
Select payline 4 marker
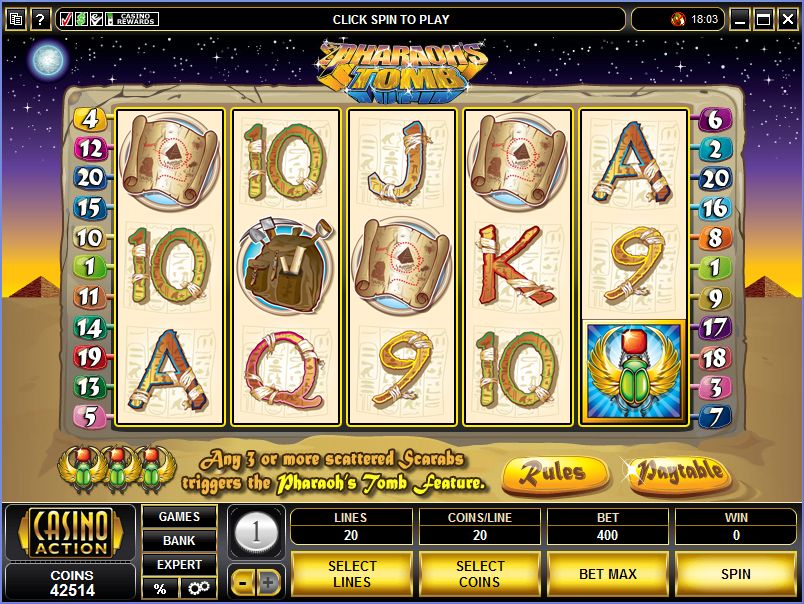tap(91, 119)
